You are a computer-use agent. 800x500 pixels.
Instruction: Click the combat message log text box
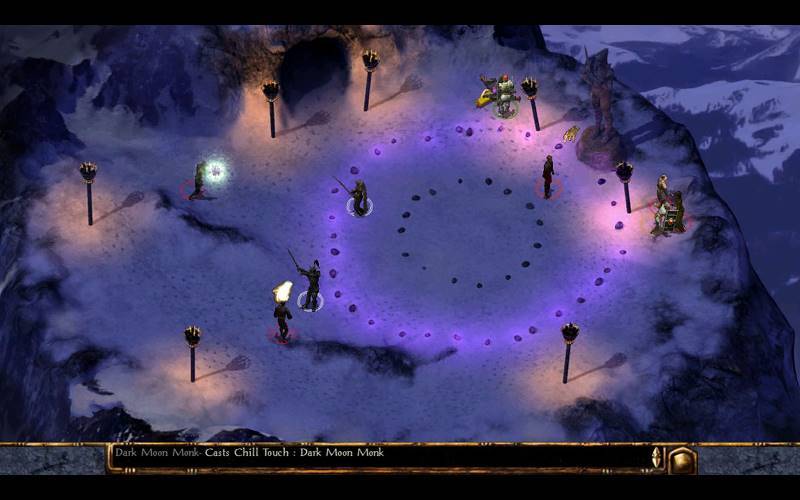click(x=378, y=458)
